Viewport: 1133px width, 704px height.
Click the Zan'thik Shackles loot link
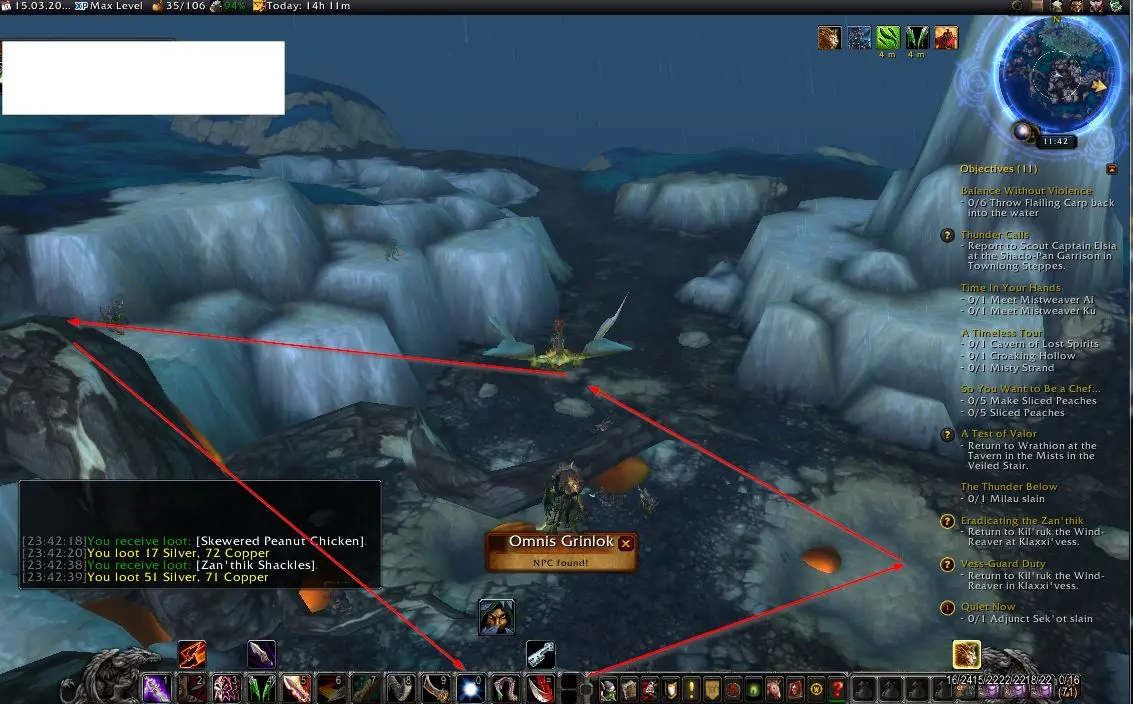pyautogui.click(x=270, y=565)
